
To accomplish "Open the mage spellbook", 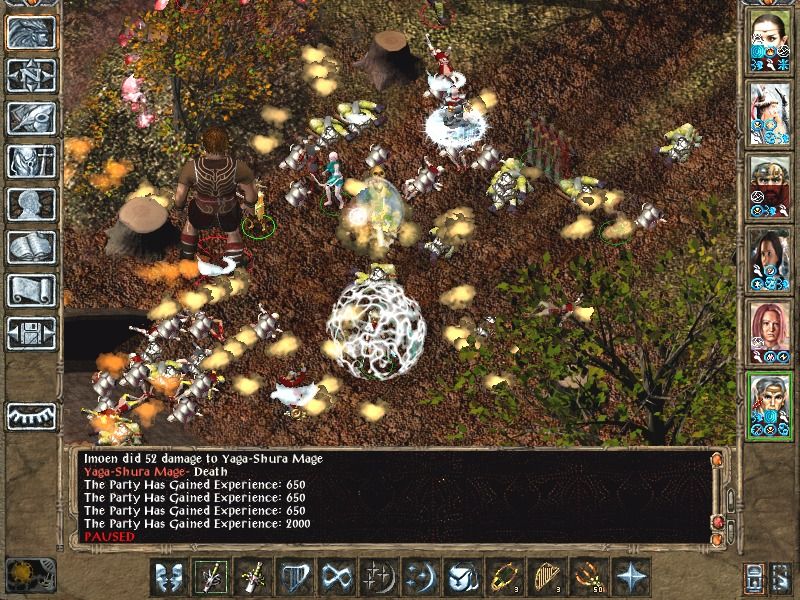I will 30,247.
